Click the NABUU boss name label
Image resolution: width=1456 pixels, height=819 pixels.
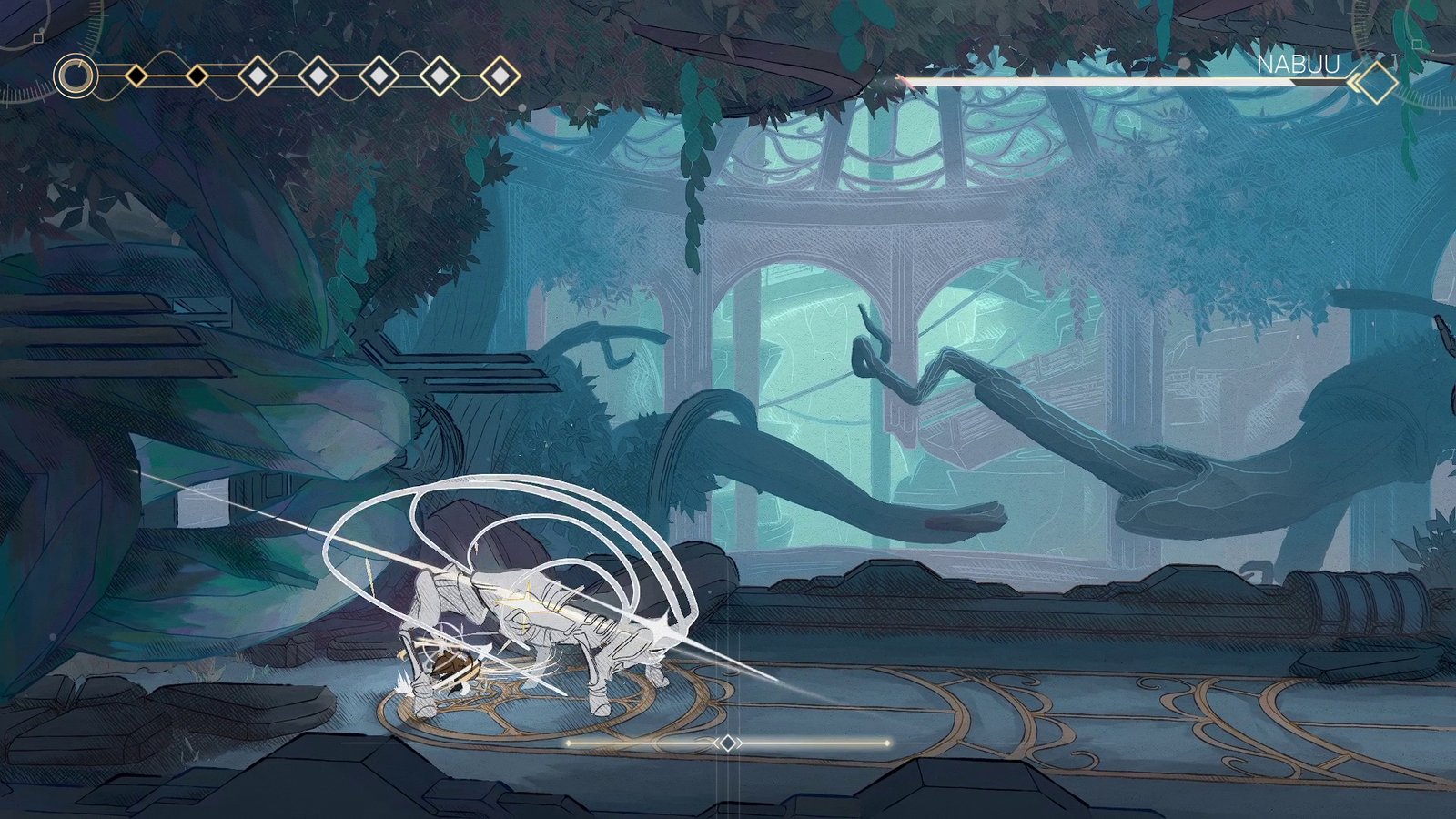point(1299,64)
